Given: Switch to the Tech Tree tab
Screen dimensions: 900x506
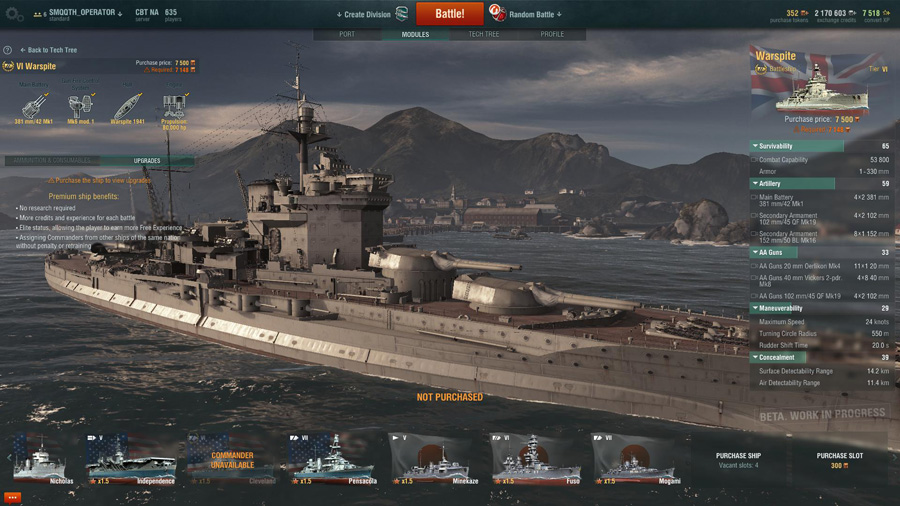Looking at the screenshot, I should coord(483,34).
